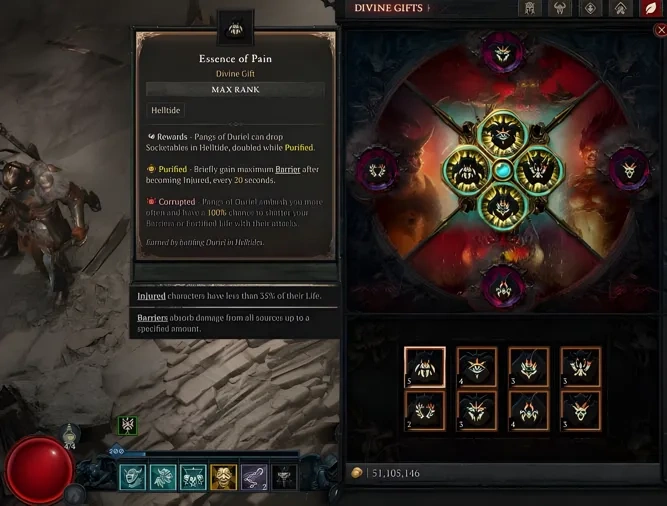Screen dimensions: 667x506
Task: Use the chain skill on the hotbar
Action: coord(254,477)
